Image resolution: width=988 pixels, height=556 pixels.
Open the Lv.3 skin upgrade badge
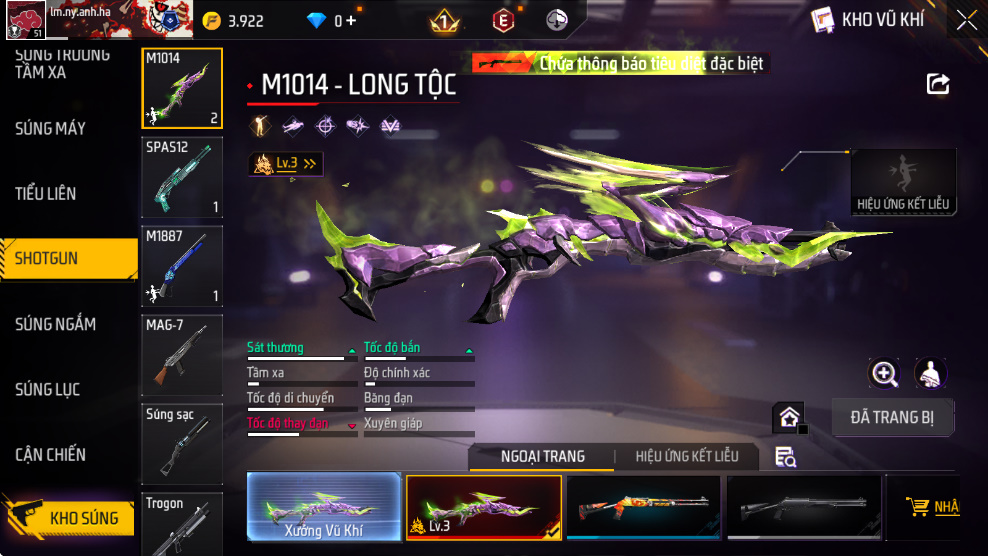(286, 163)
